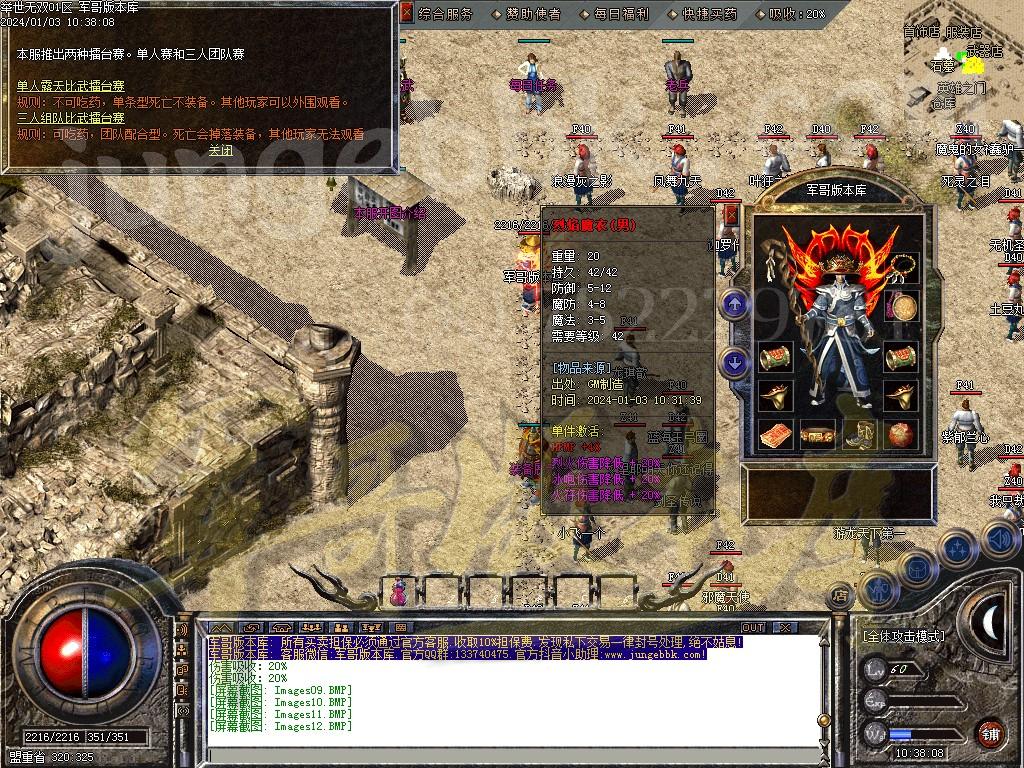The width and height of the screenshot is (1024, 768).
Task: Click the potion in the hotbar slot
Action: click(399, 593)
